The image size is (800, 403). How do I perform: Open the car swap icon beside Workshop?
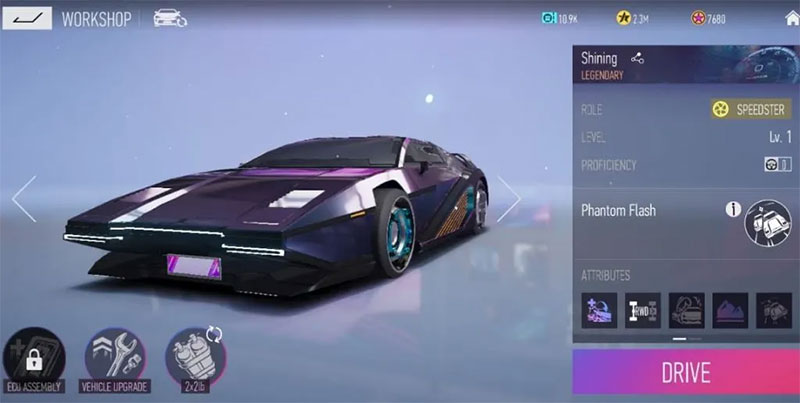pos(171,18)
